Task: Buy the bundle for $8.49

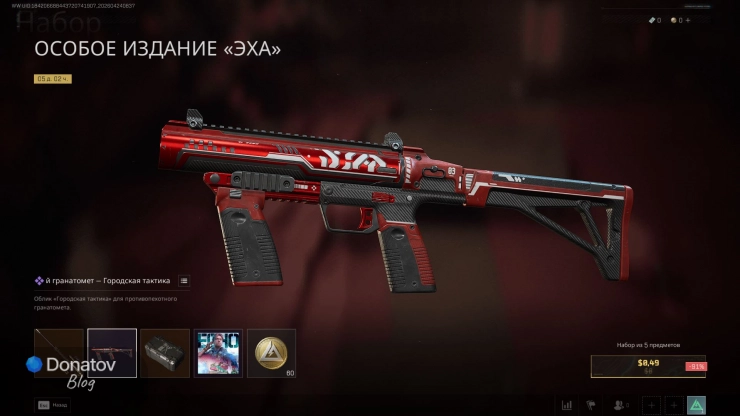Action: tap(648, 367)
